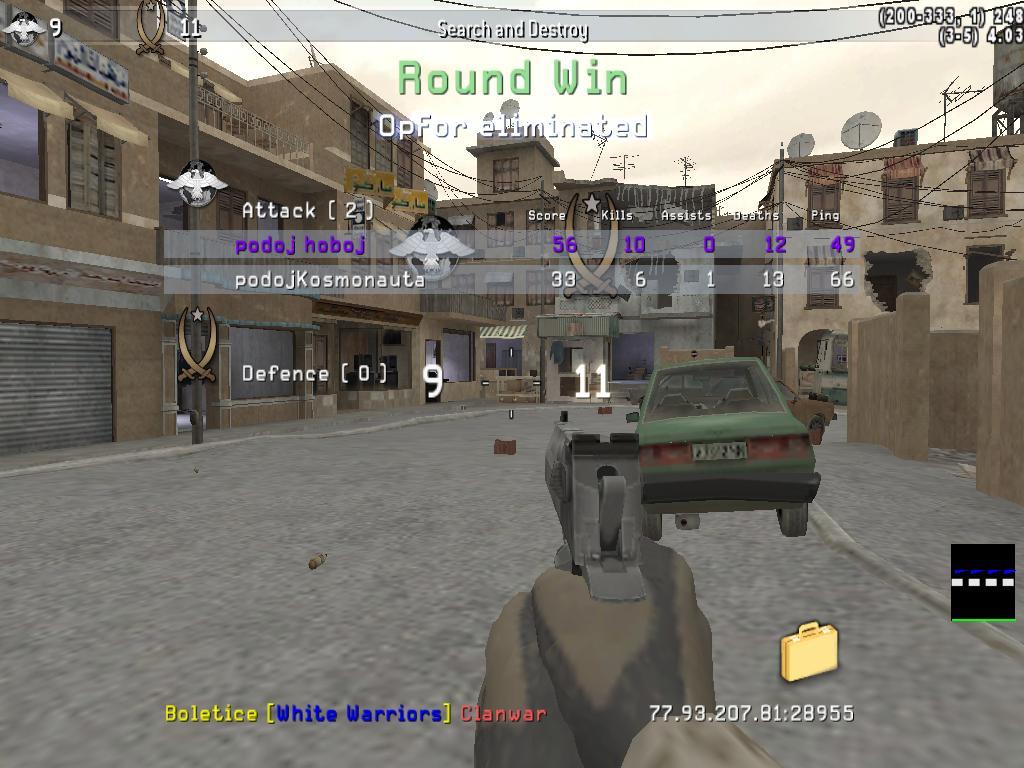Click the Kills column header
The height and width of the screenshot is (768, 1024).
pyautogui.click(x=616, y=215)
